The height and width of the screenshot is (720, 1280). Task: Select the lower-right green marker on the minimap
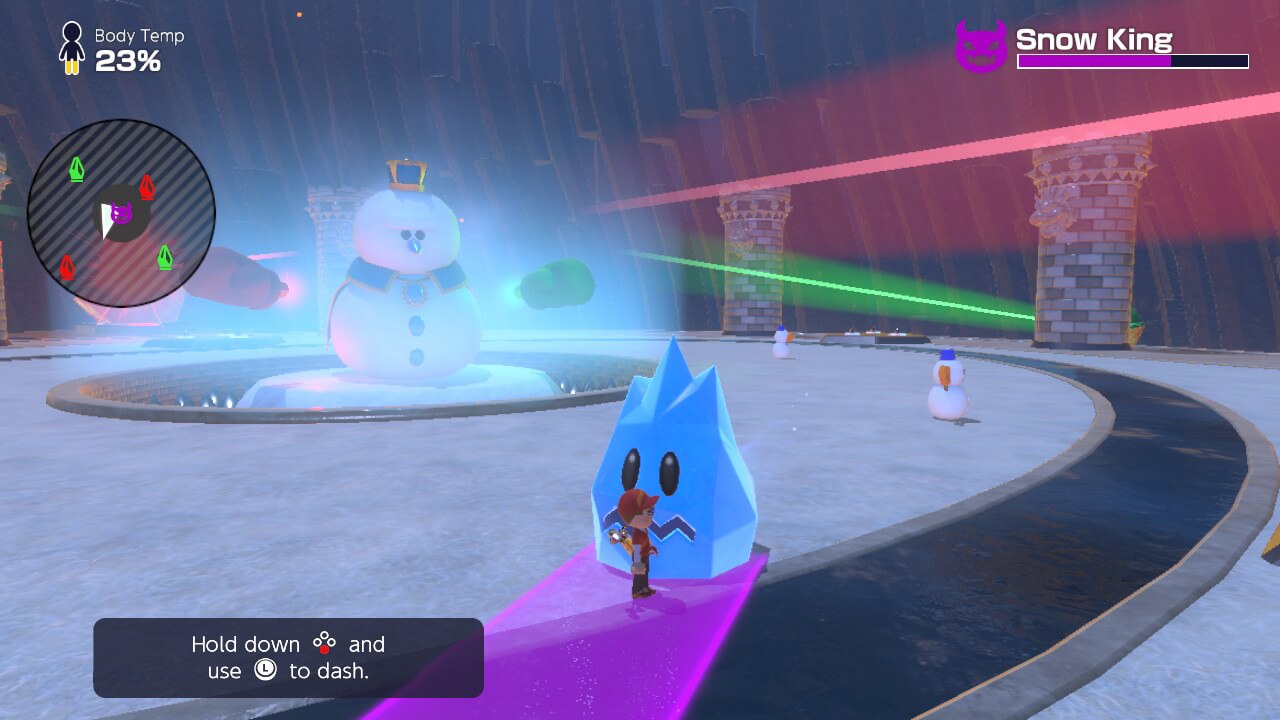(x=164, y=257)
